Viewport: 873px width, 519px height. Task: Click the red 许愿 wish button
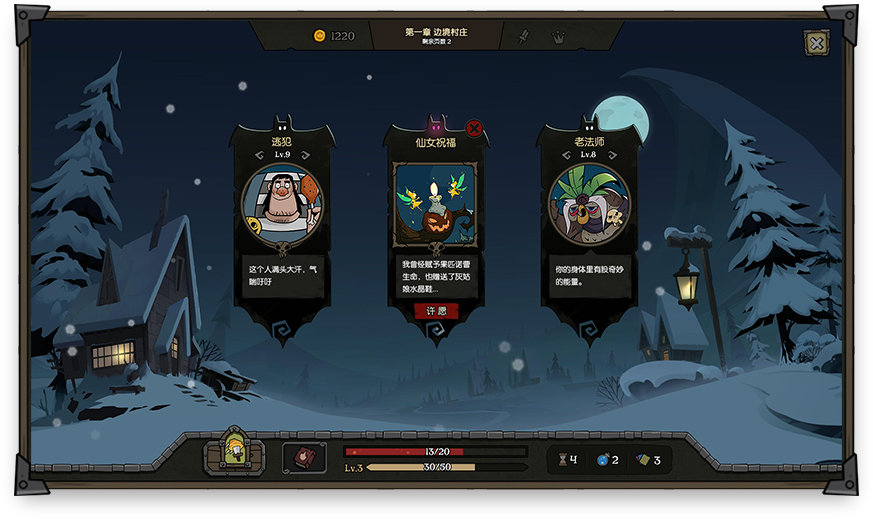436,311
